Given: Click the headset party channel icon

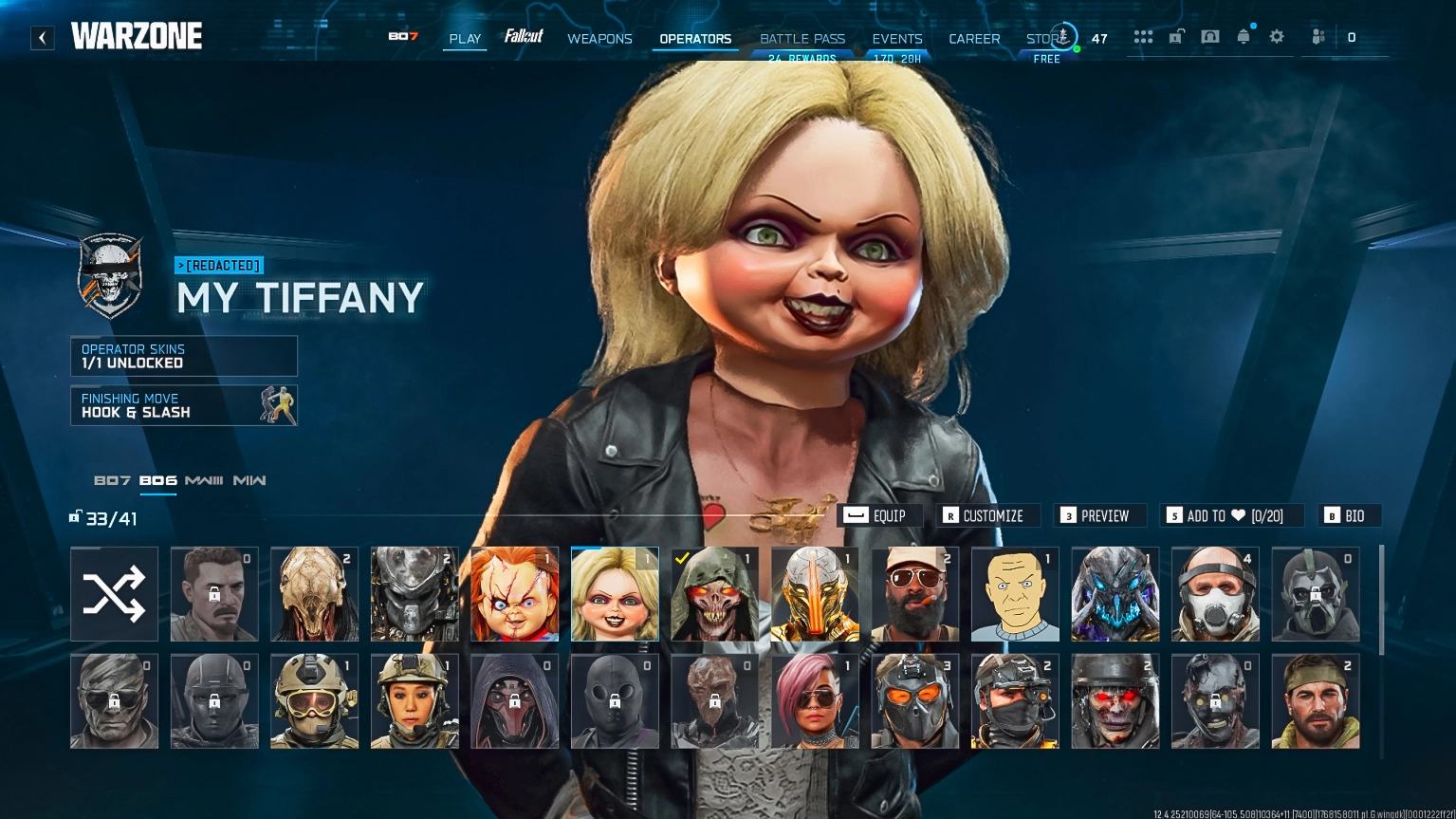Looking at the screenshot, I should click(1209, 36).
